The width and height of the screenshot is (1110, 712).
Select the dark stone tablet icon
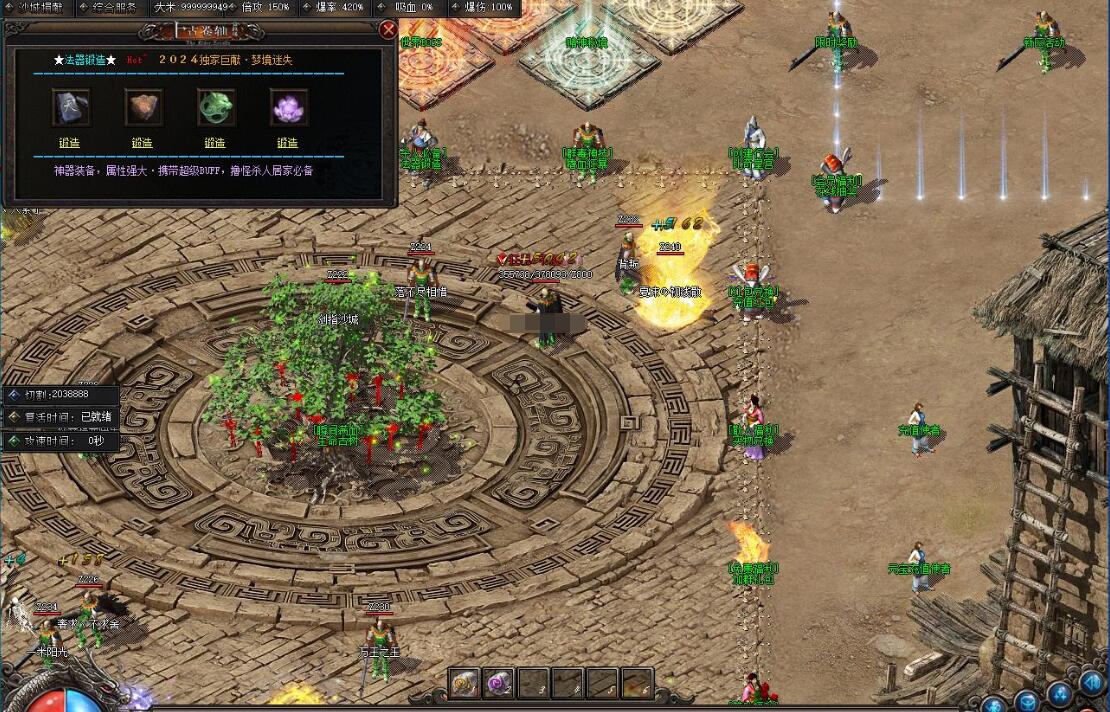coord(70,107)
